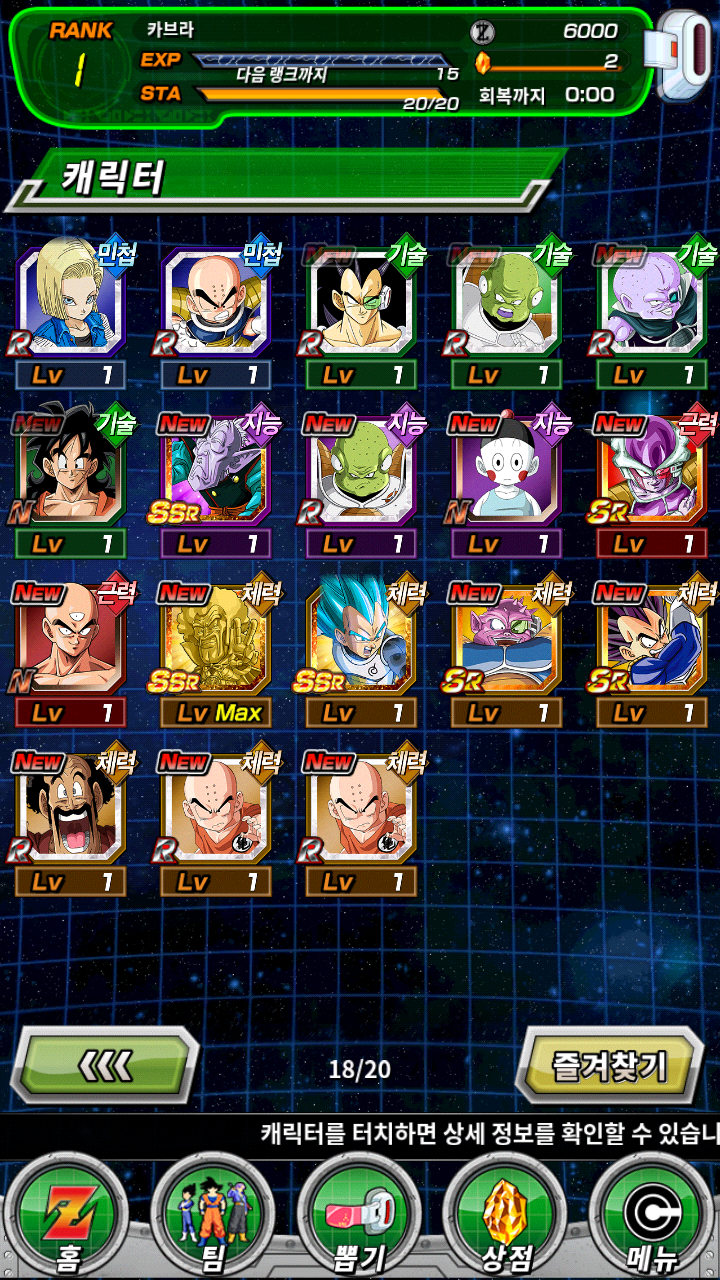
Task: Select blue-haired Vegeta SSR card
Action: [361, 642]
